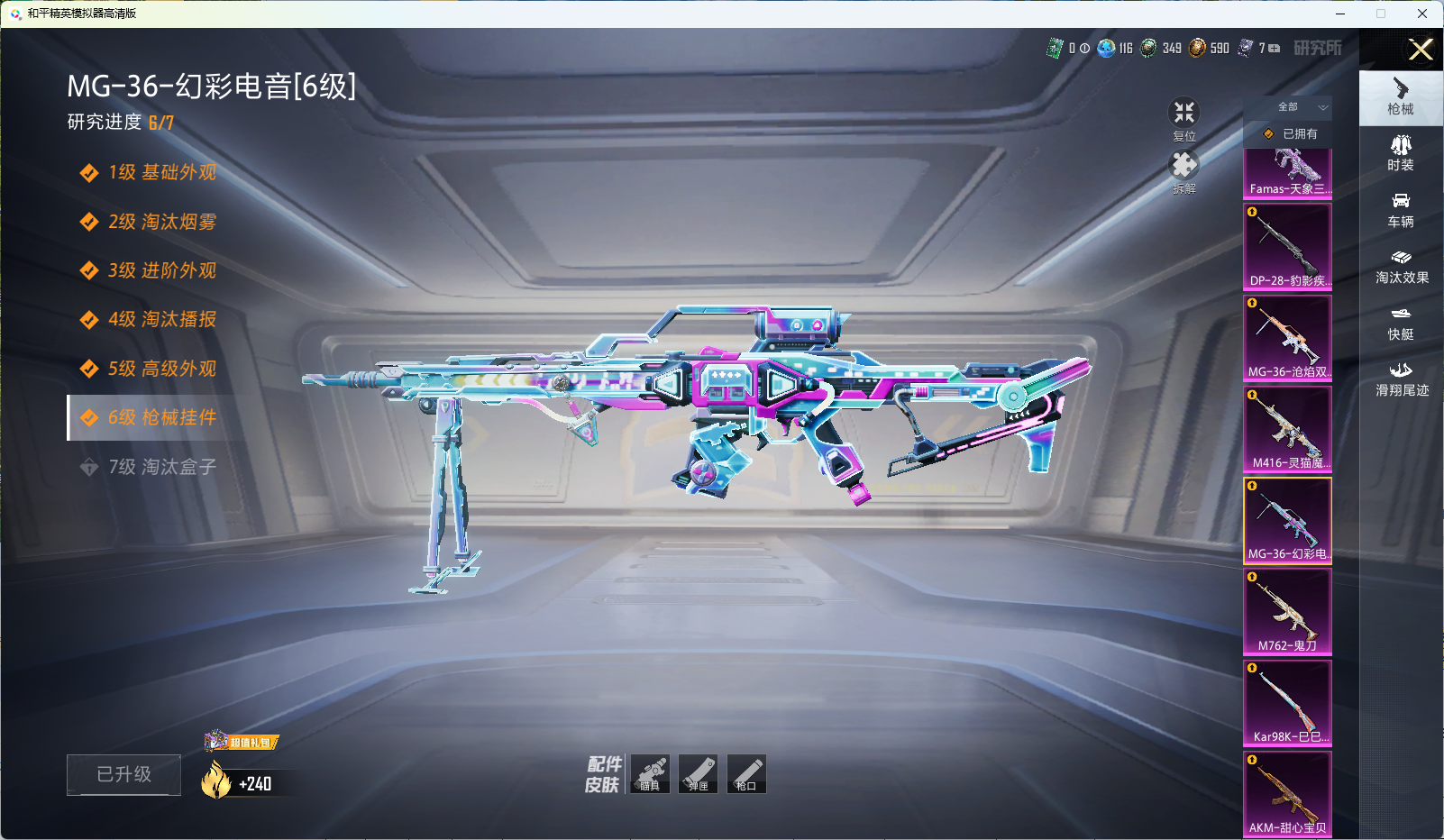Minimize the emulator window
Screen dimensions: 1444x840
(1340, 14)
